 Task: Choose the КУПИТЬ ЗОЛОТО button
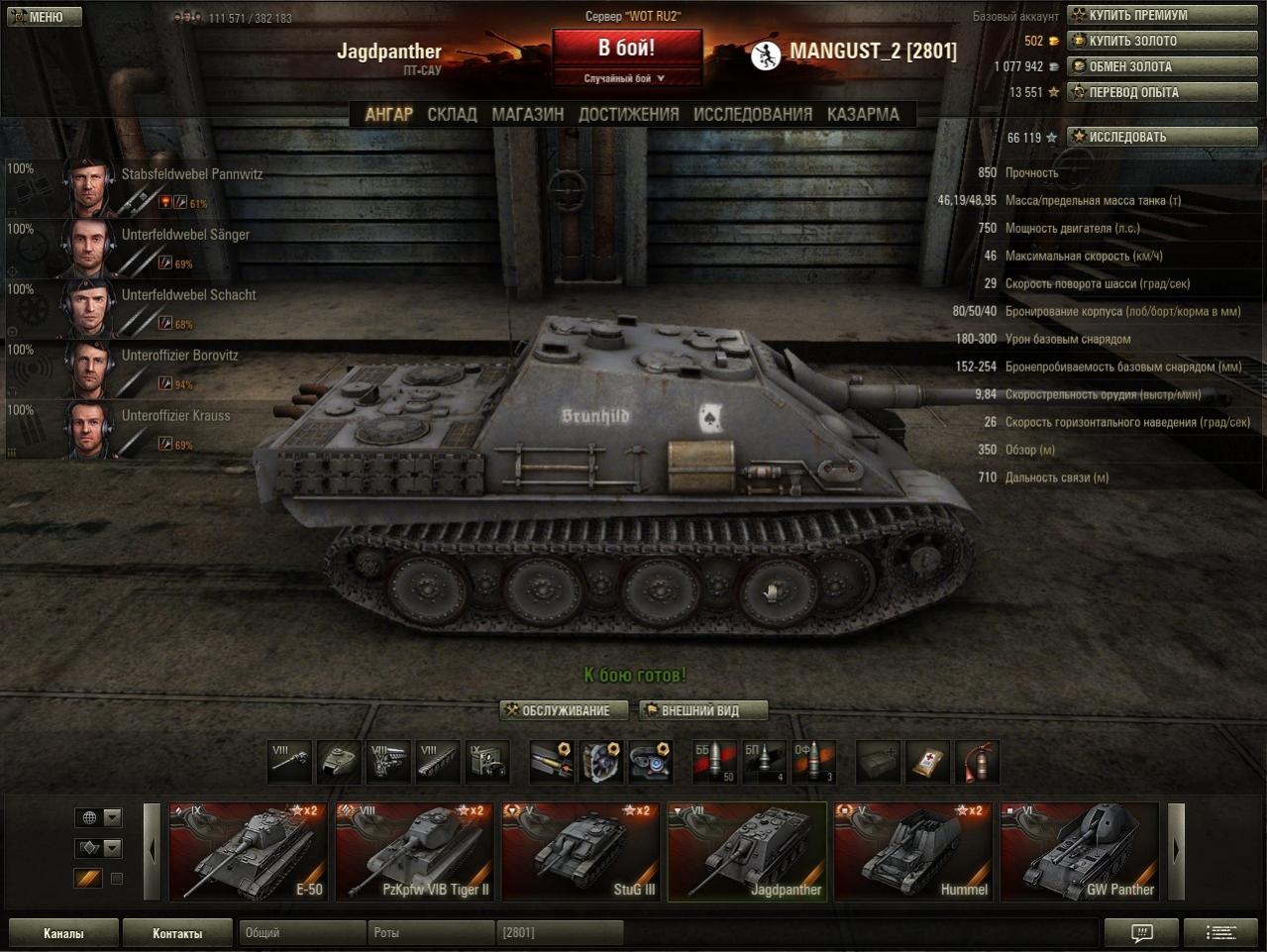[x=1161, y=41]
